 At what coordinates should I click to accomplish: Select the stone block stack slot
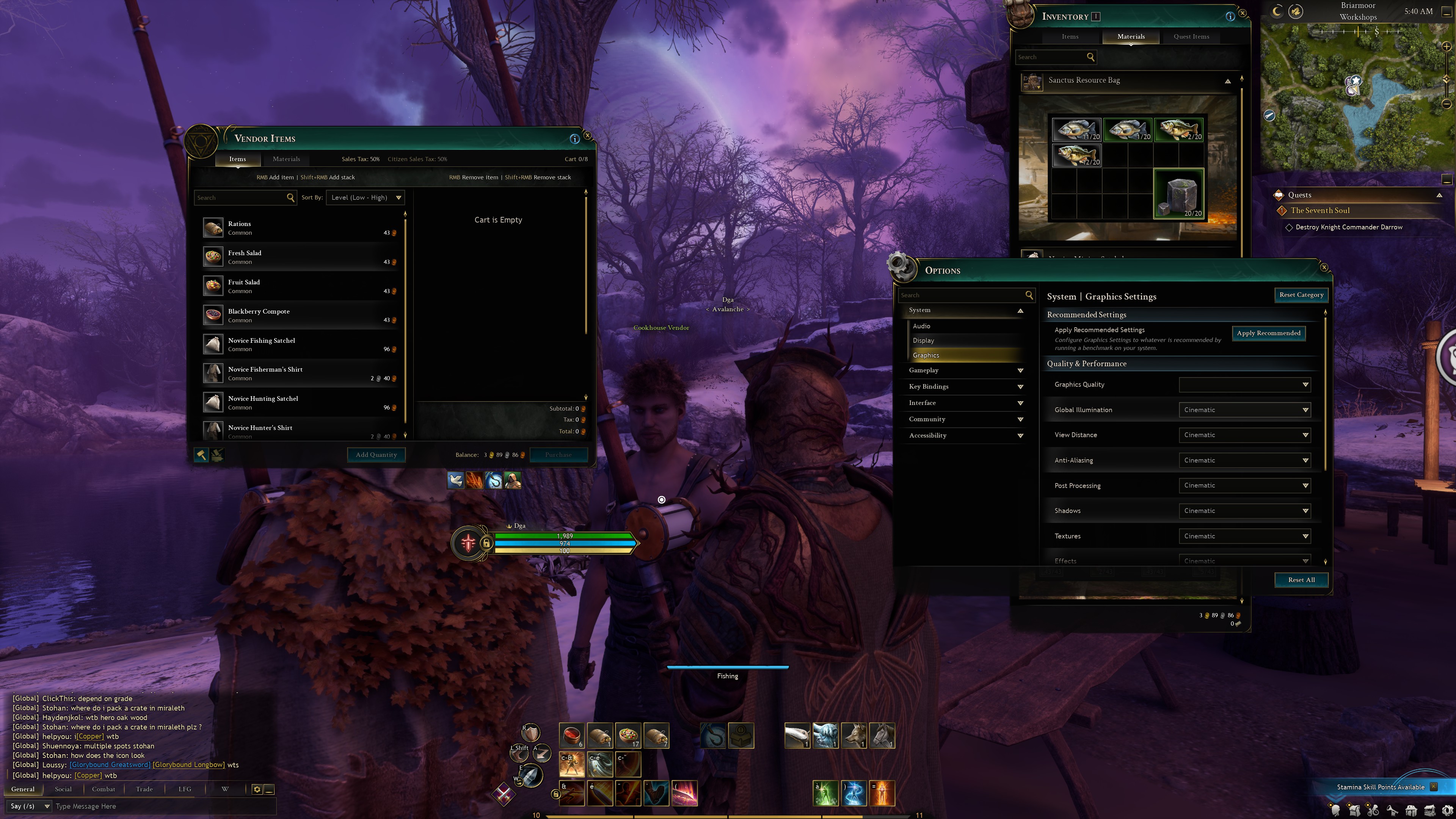pos(1178,194)
